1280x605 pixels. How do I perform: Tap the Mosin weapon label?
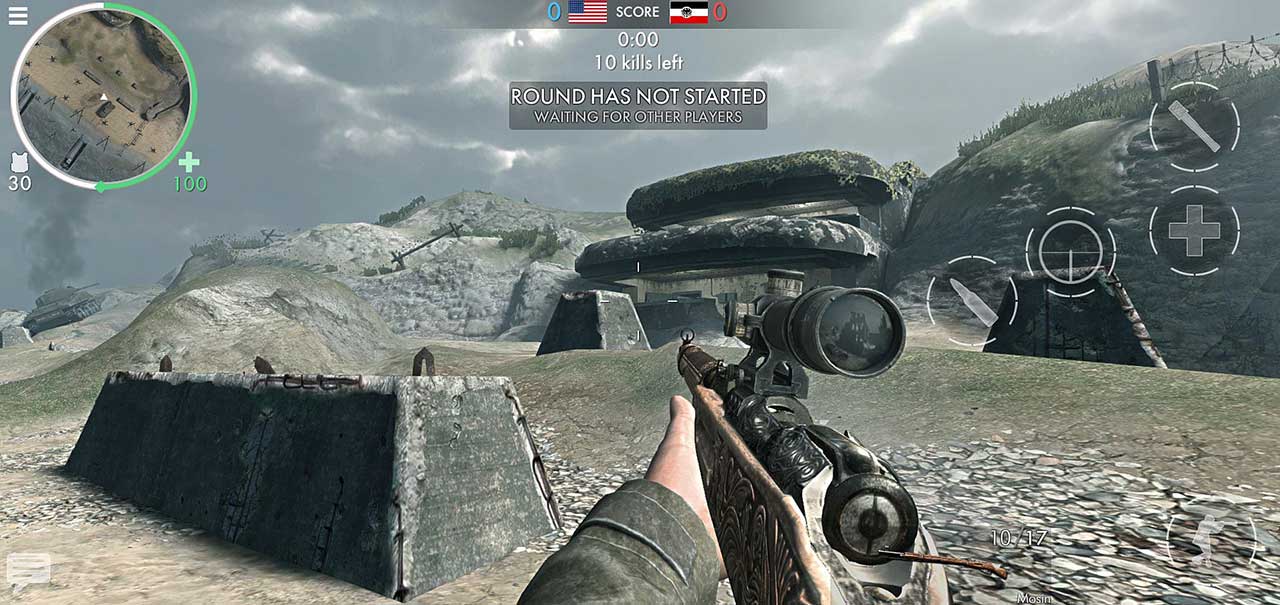point(1035,598)
